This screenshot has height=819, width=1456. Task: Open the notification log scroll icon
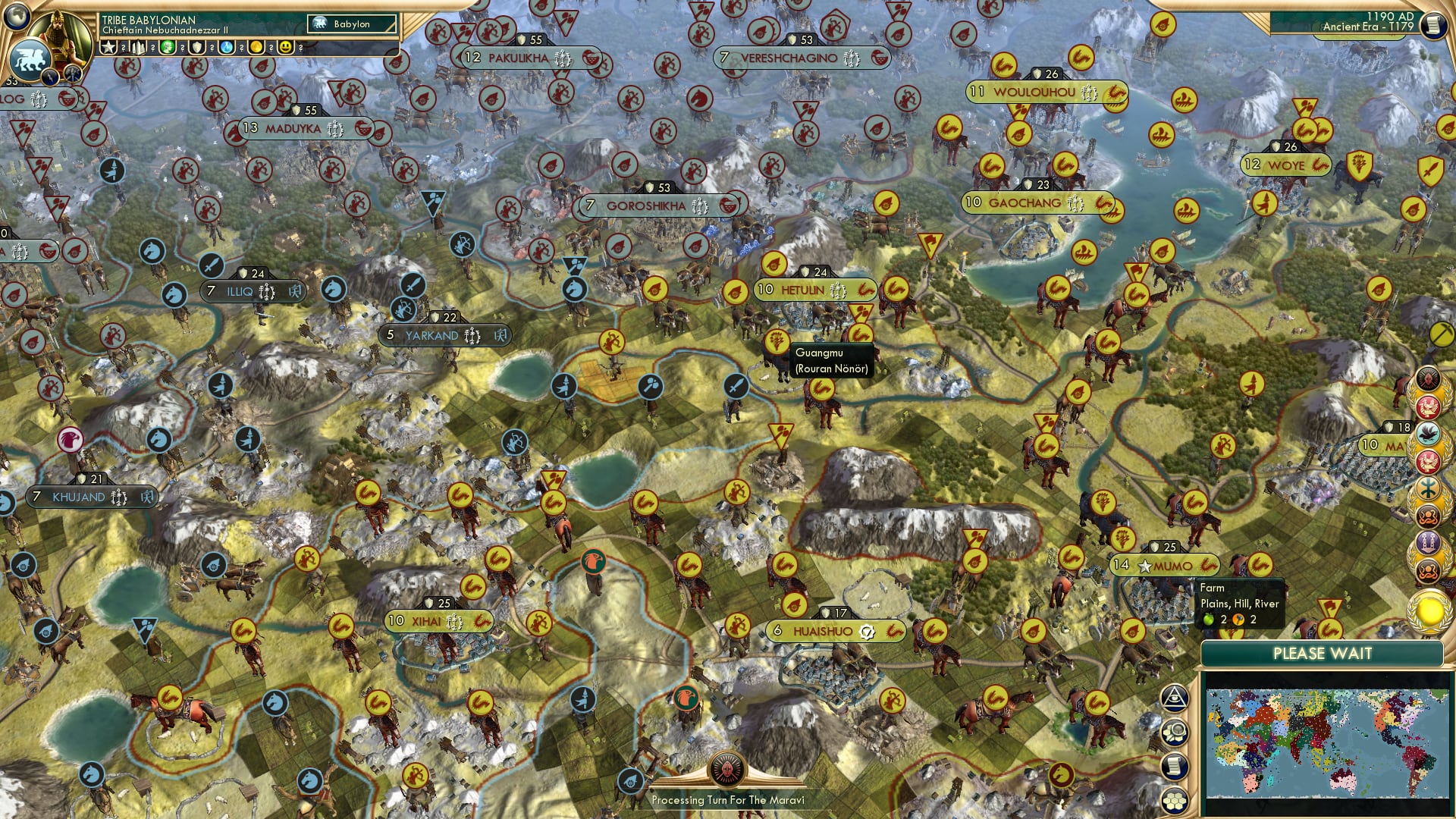coord(1173,765)
